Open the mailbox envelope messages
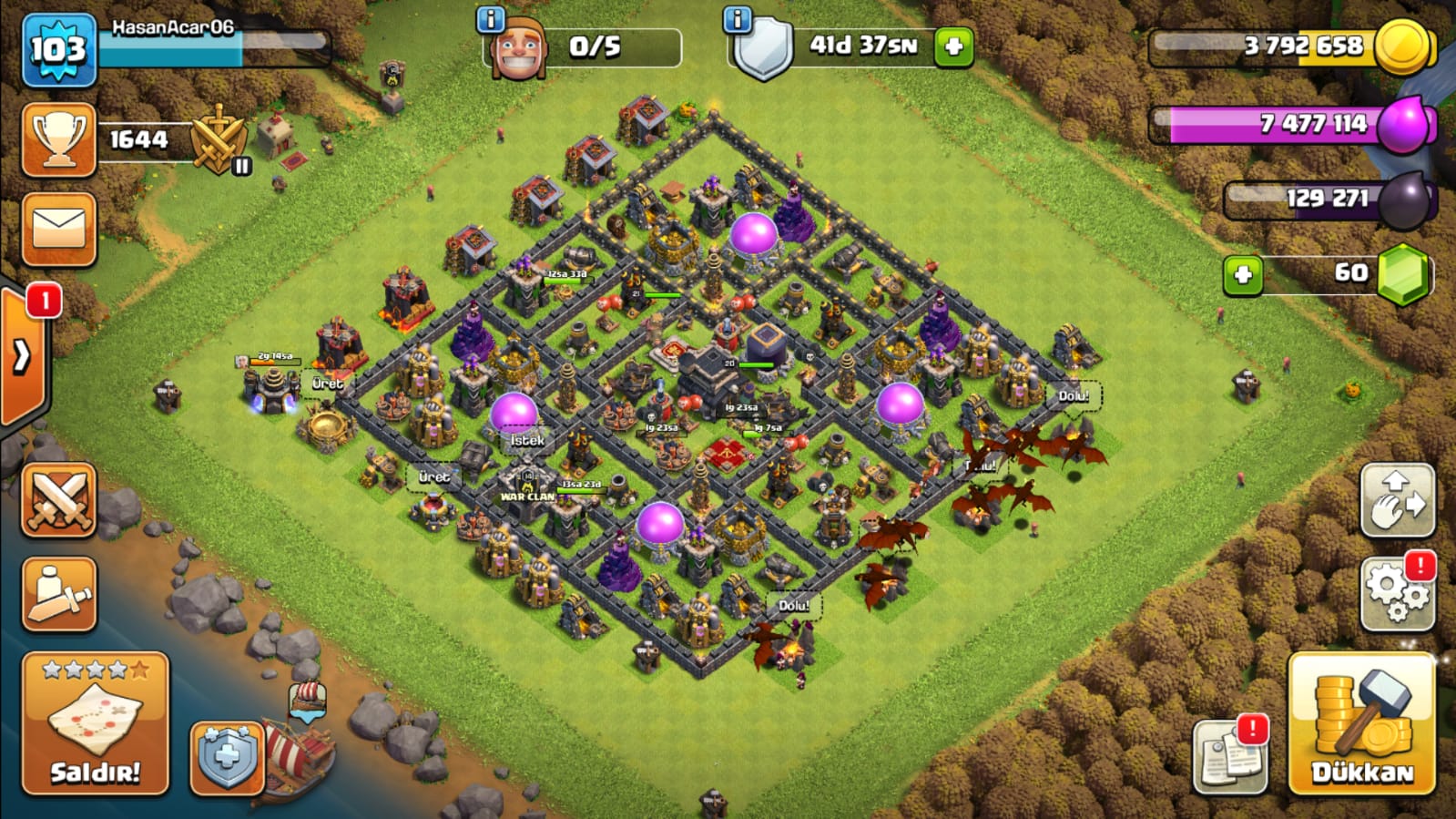Image resolution: width=1456 pixels, height=819 pixels. click(59, 230)
